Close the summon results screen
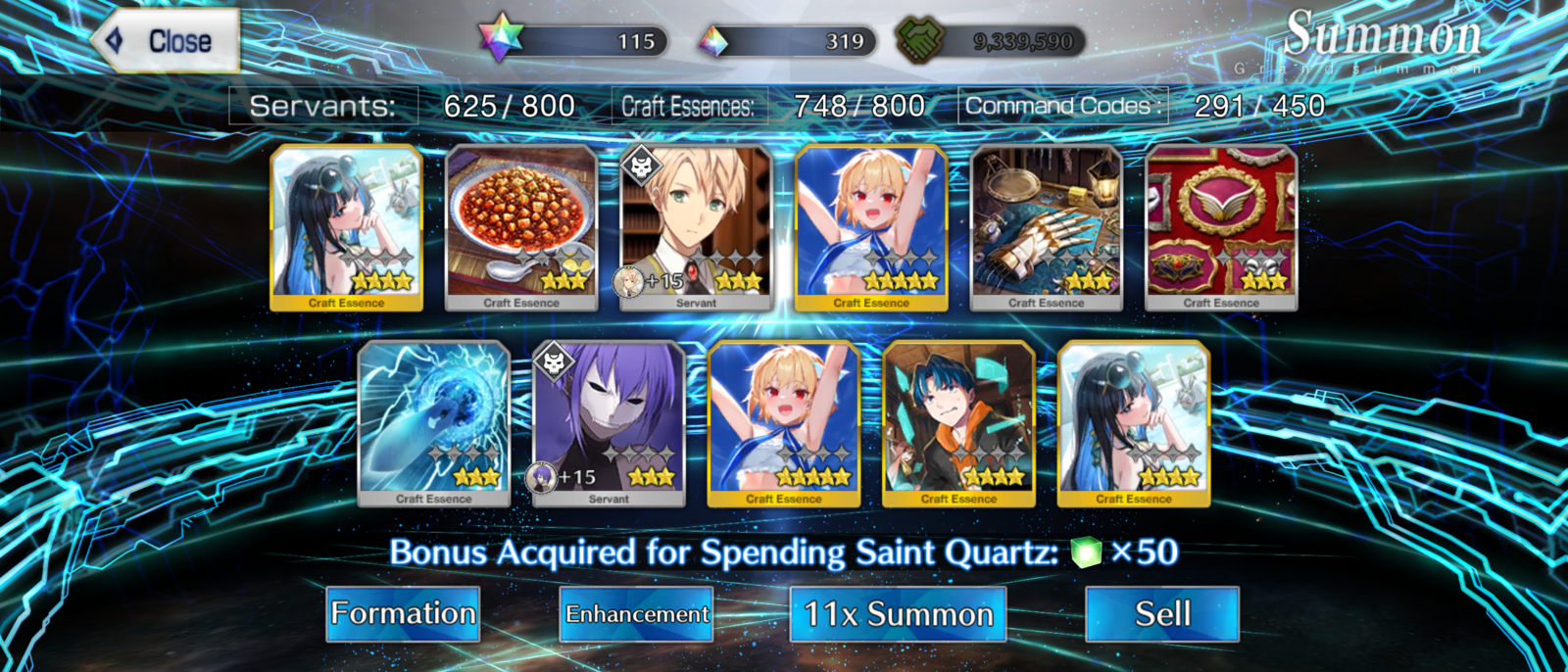The width and height of the screenshot is (1568, 672). click(x=168, y=41)
